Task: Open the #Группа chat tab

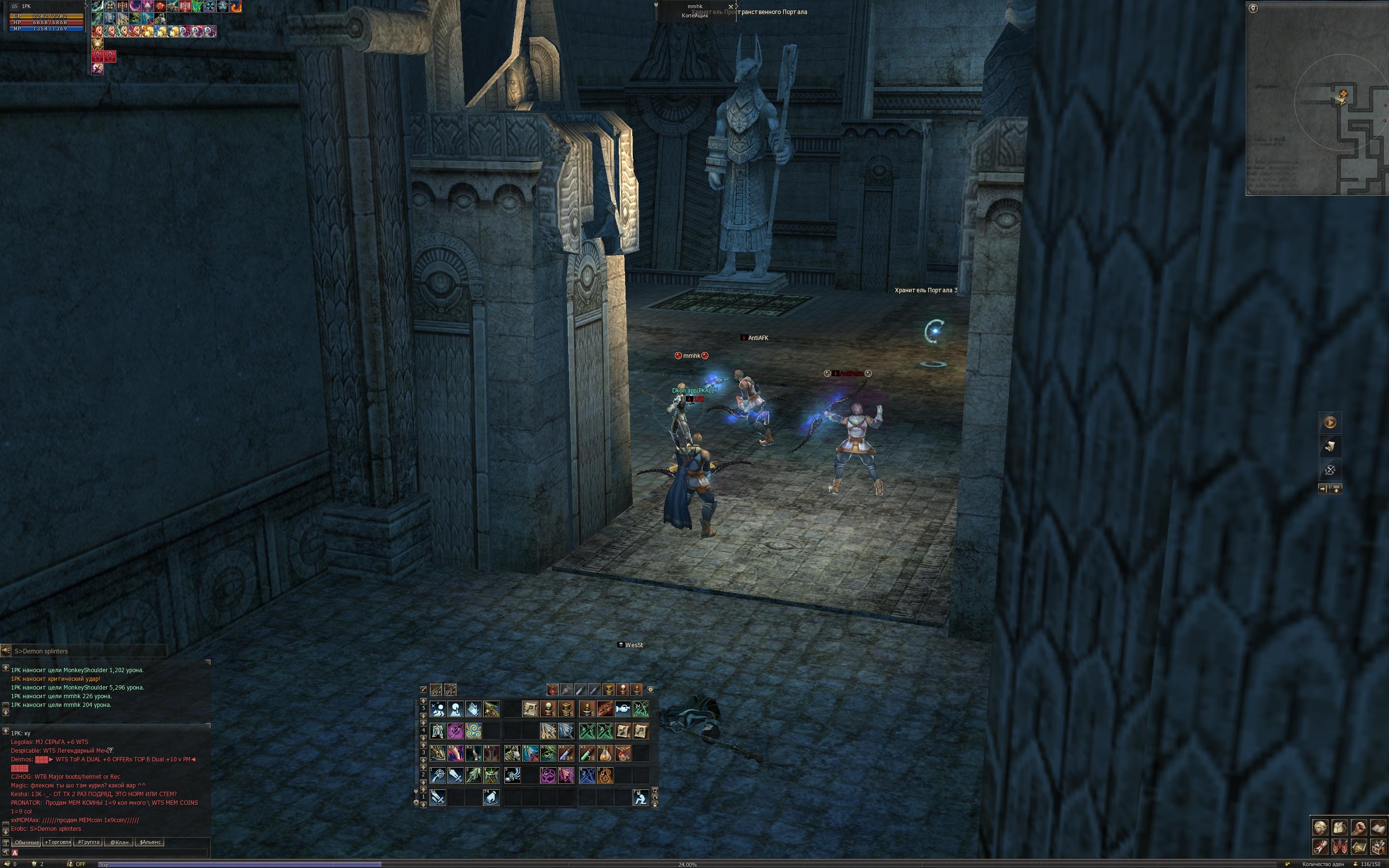Action: (x=88, y=842)
